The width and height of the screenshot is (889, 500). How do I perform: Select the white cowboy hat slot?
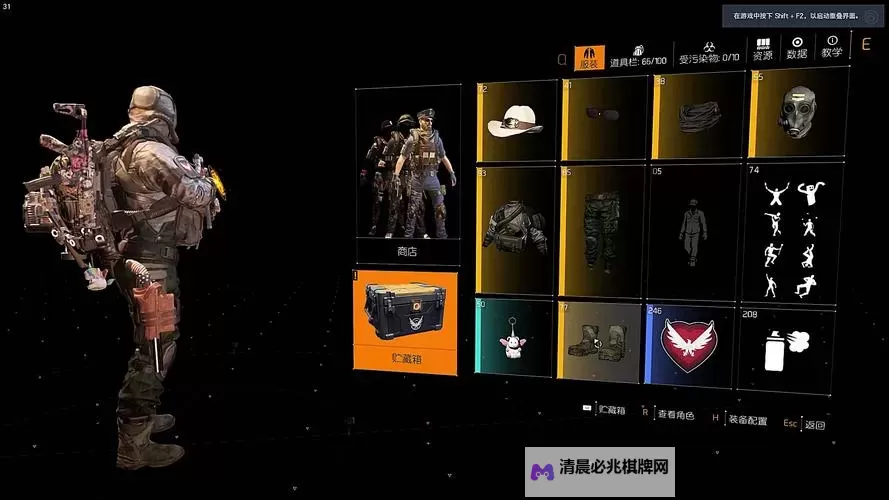point(516,121)
